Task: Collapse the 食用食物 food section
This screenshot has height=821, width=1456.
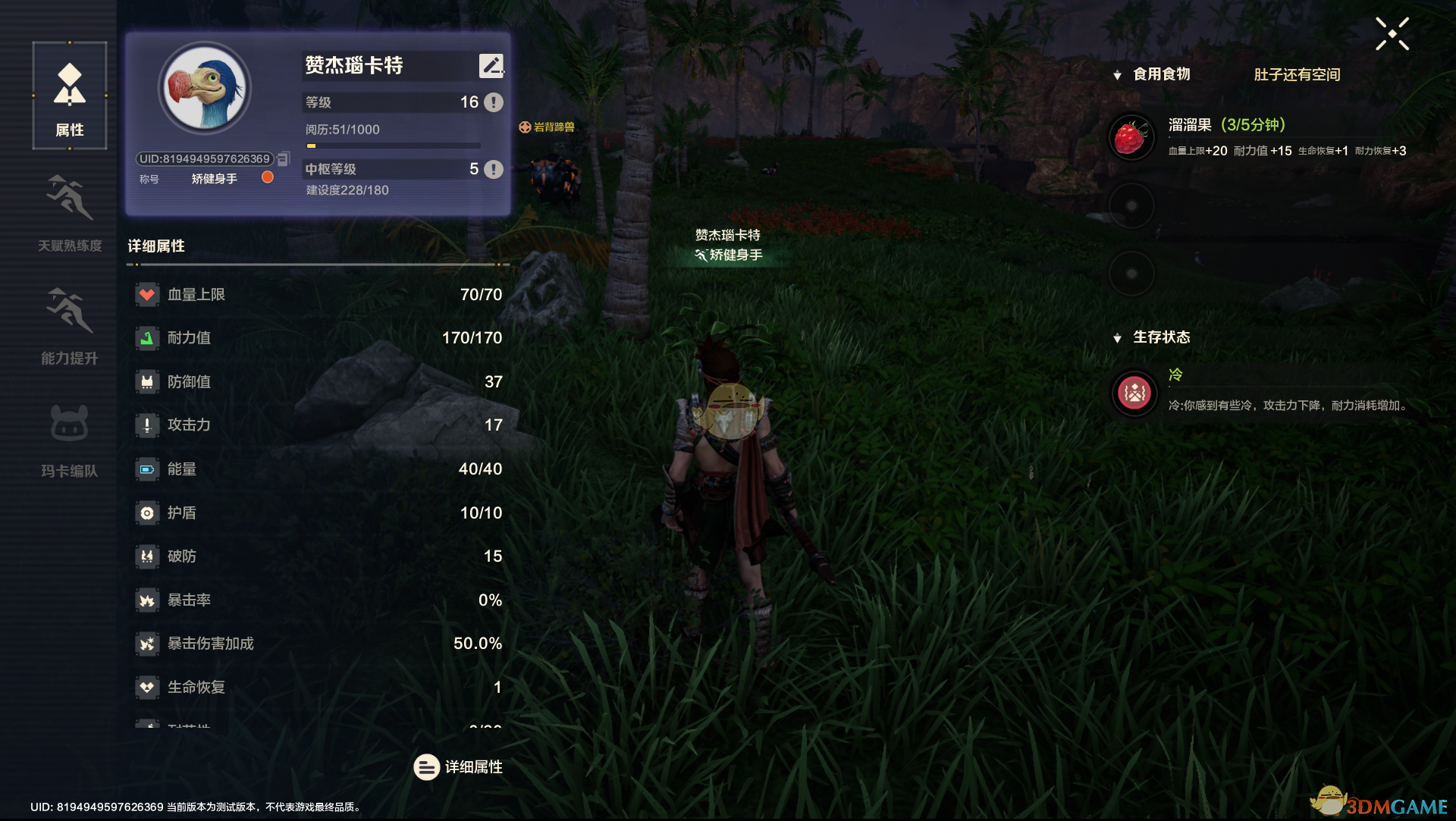Action: point(1117,75)
